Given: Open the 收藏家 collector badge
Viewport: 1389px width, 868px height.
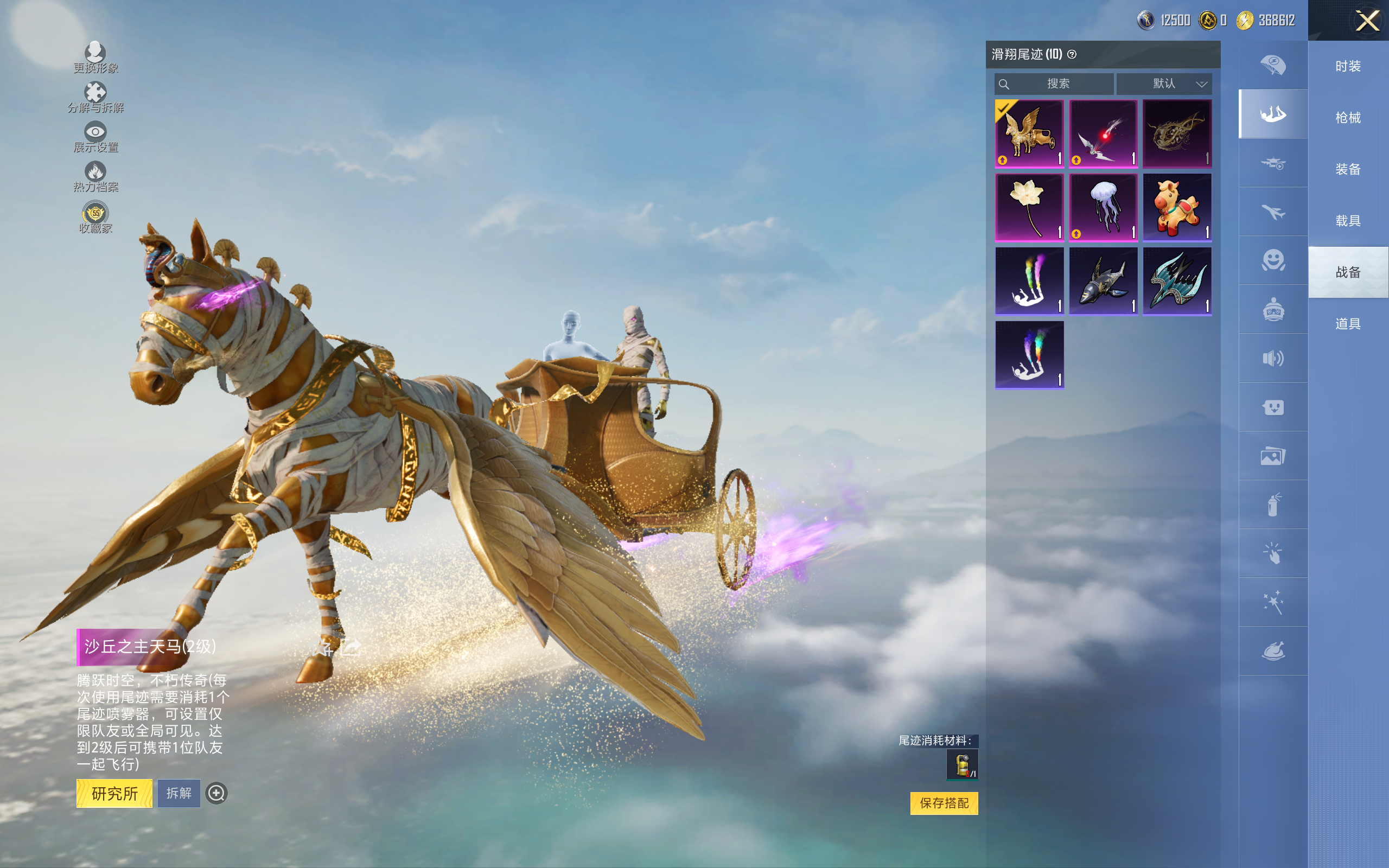Looking at the screenshot, I should pyautogui.click(x=95, y=218).
